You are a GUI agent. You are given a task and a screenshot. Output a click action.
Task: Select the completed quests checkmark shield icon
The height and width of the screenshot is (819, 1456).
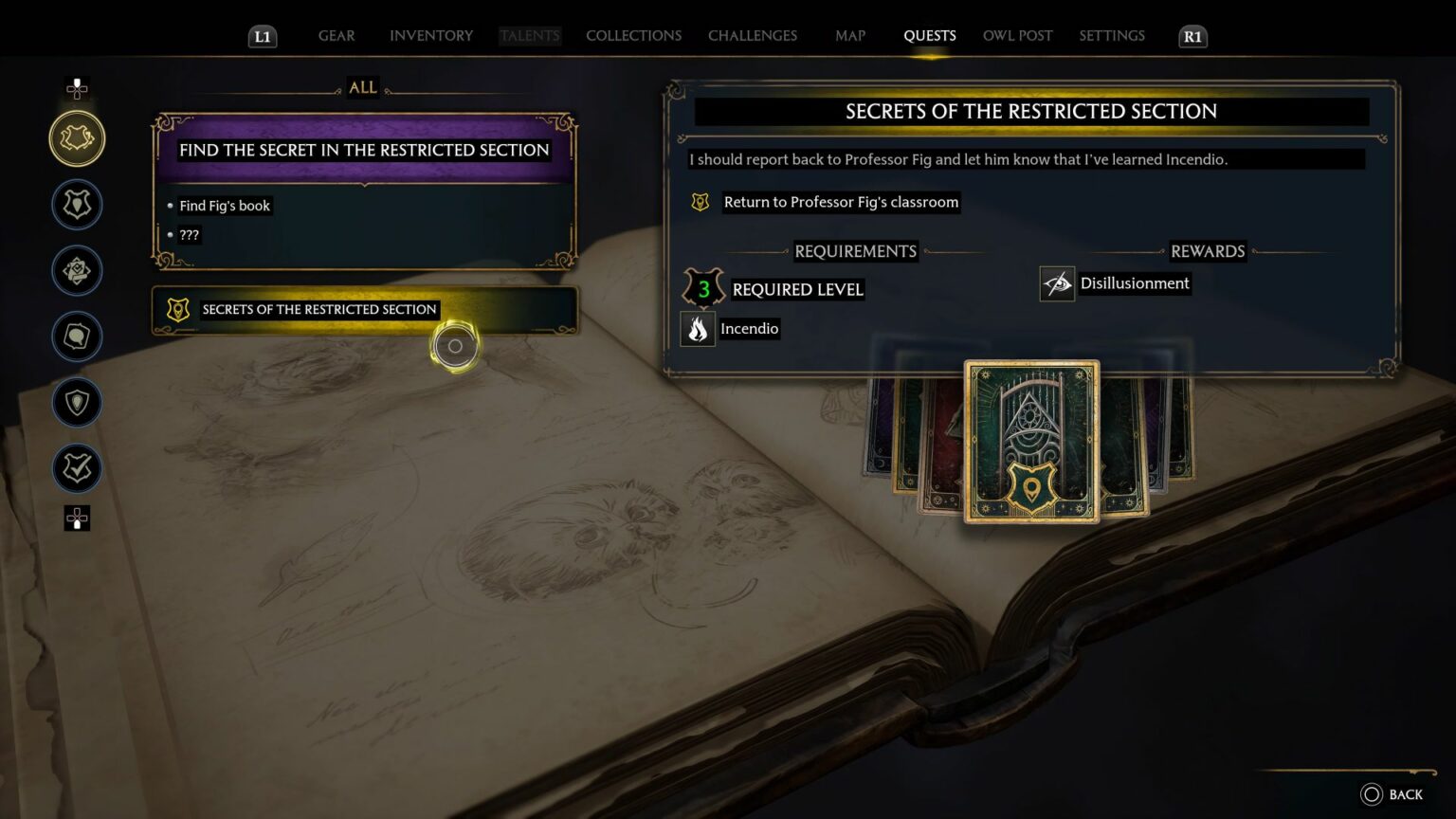(77, 468)
